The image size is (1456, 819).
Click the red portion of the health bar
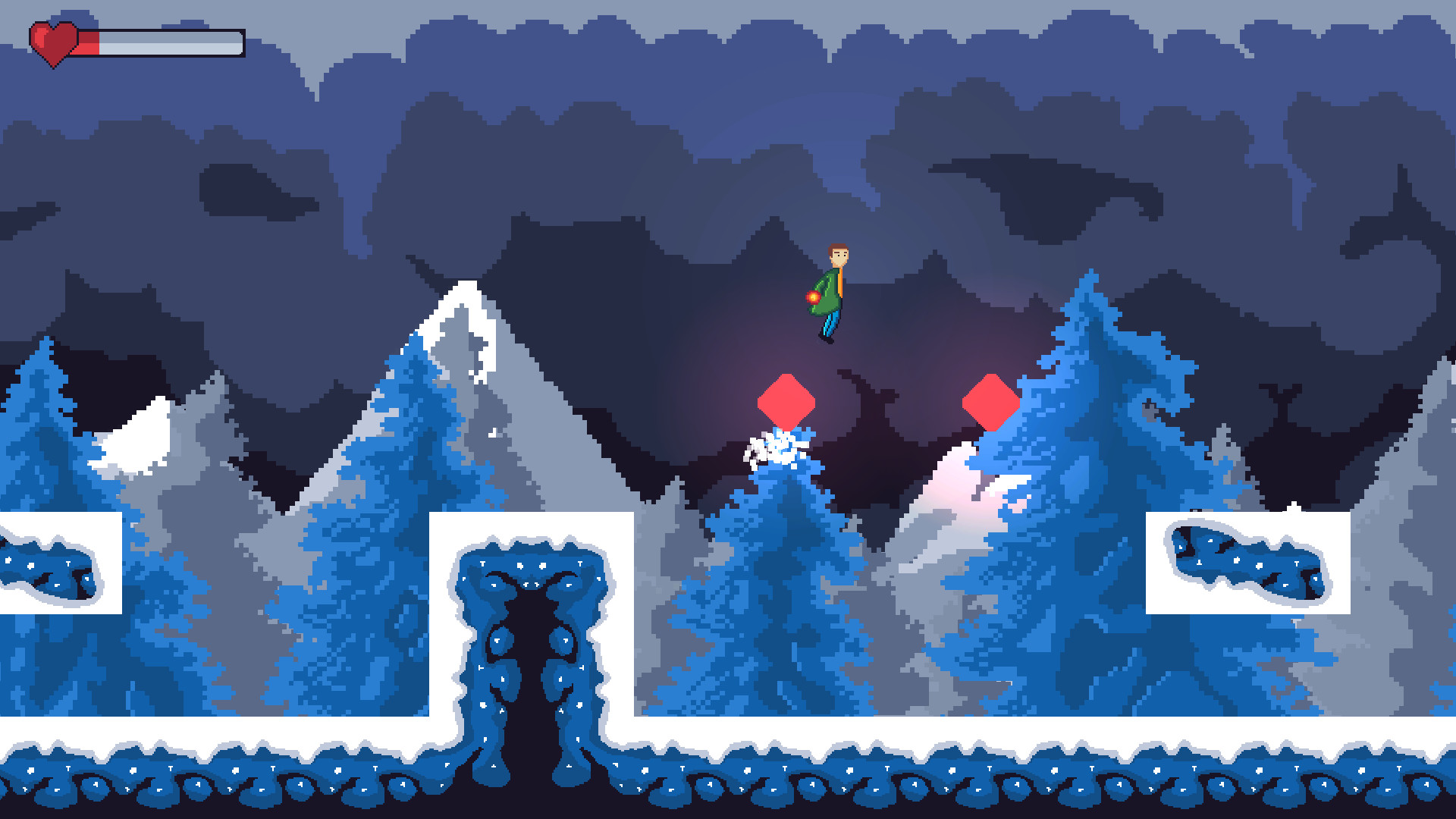click(x=89, y=42)
